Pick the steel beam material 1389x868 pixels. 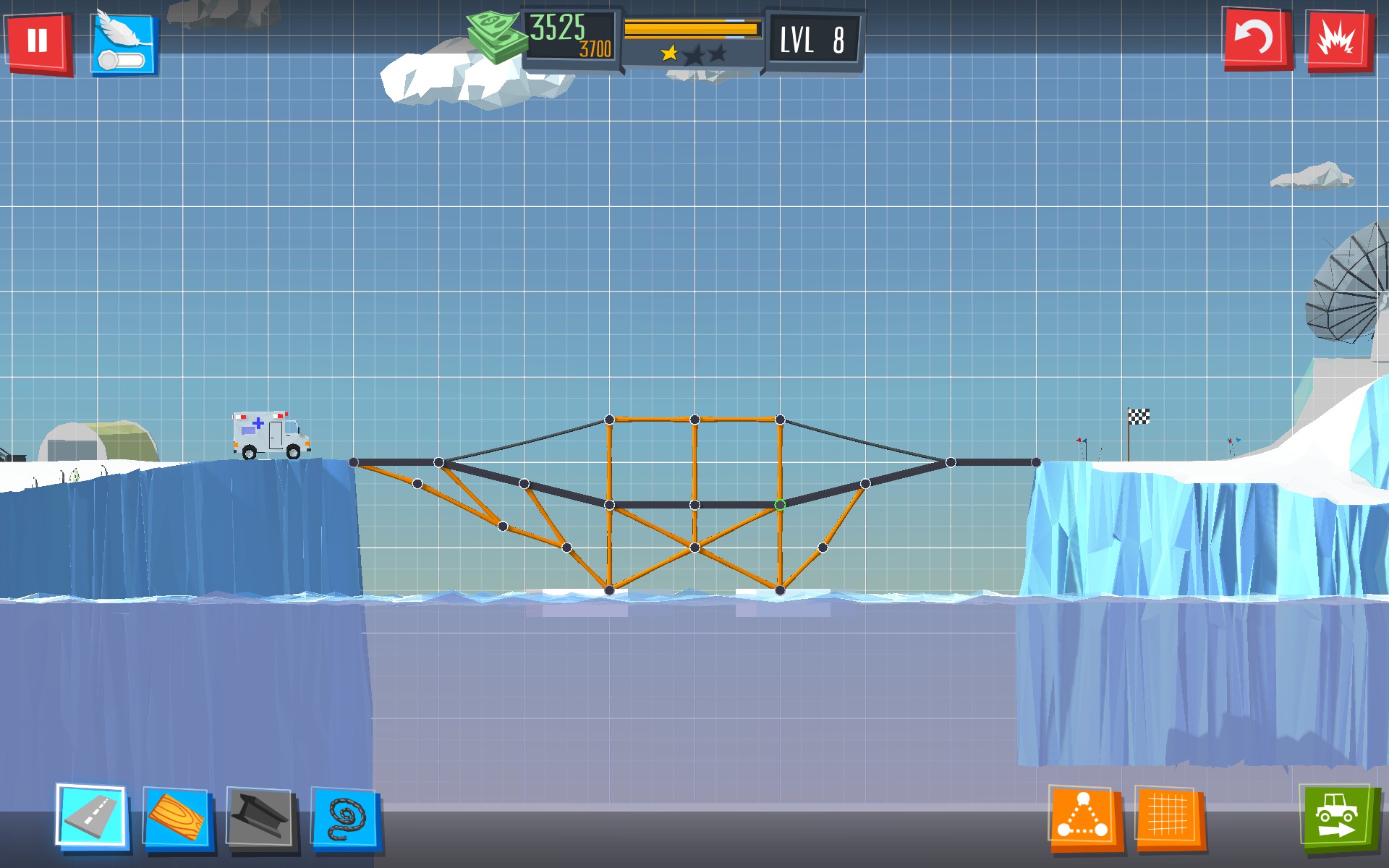260,818
